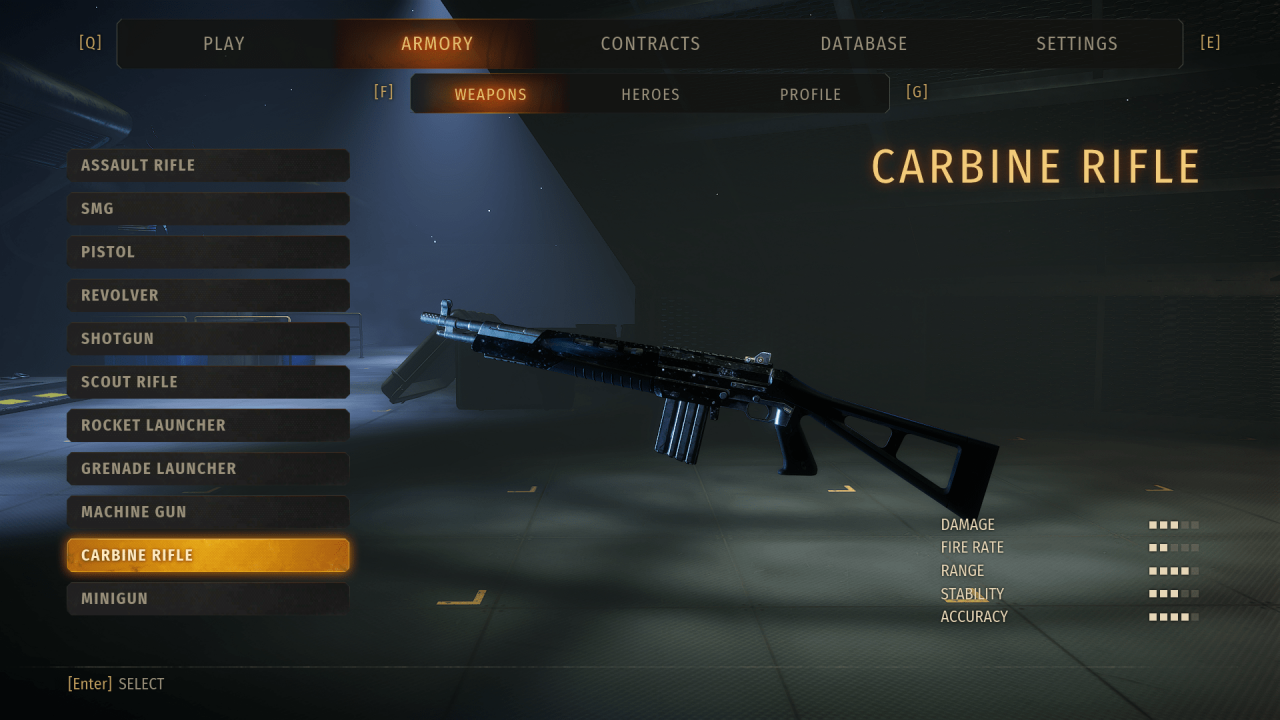Show the Profile sub-tab
This screenshot has width=1280, height=720.
[x=810, y=94]
